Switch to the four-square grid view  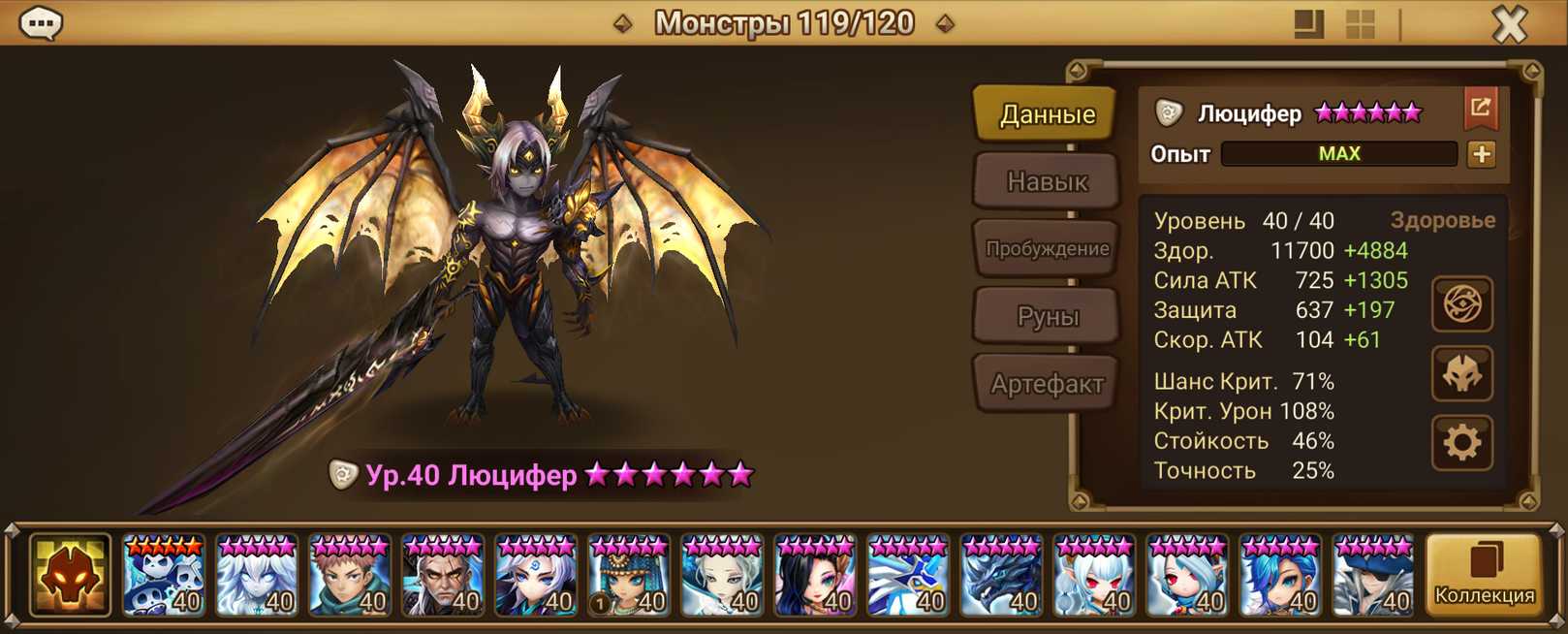(1361, 24)
